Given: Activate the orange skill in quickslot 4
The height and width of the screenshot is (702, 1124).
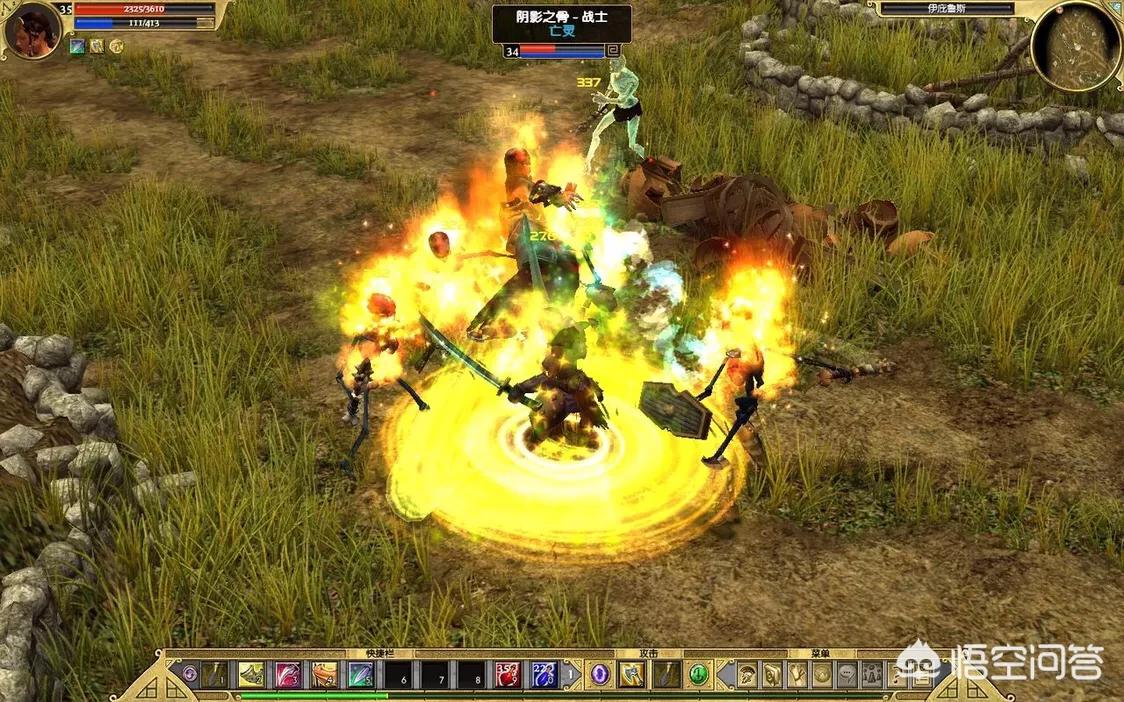Looking at the screenshot, I should [324, 675].
